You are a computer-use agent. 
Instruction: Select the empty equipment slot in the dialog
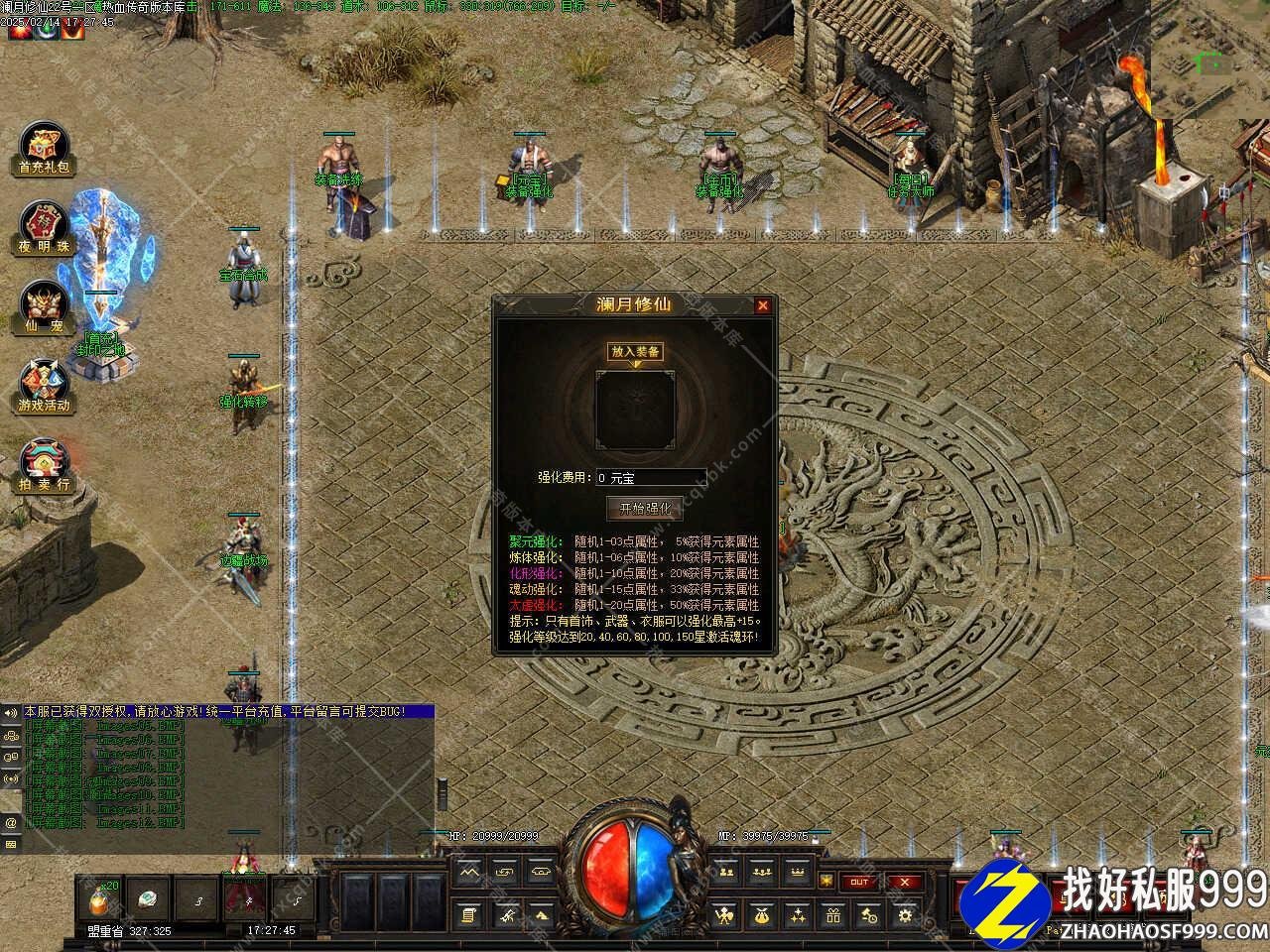[636, 410]
